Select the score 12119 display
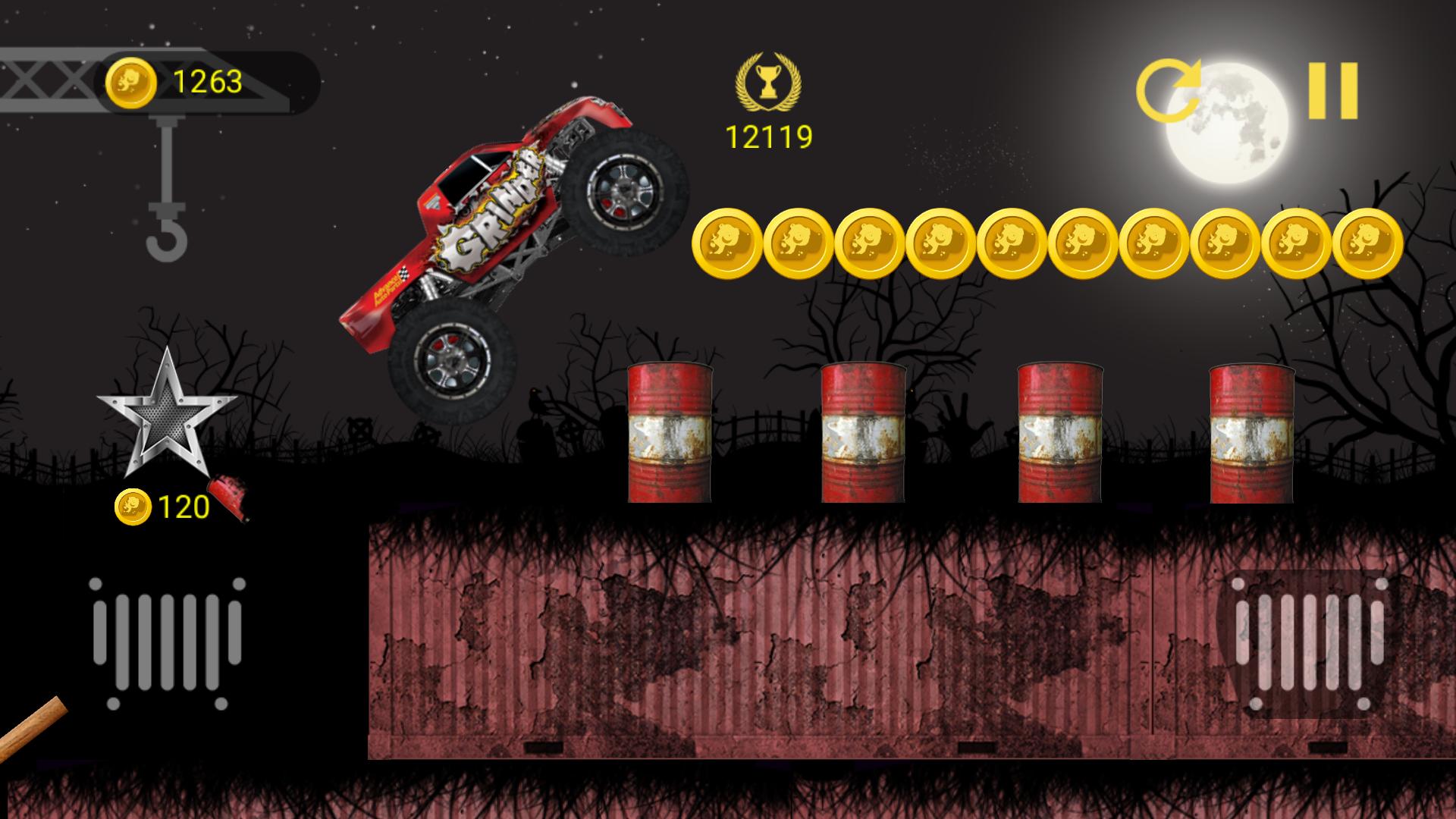The image size is (1456, 819). pyautogui.click(x=767, y=135)
